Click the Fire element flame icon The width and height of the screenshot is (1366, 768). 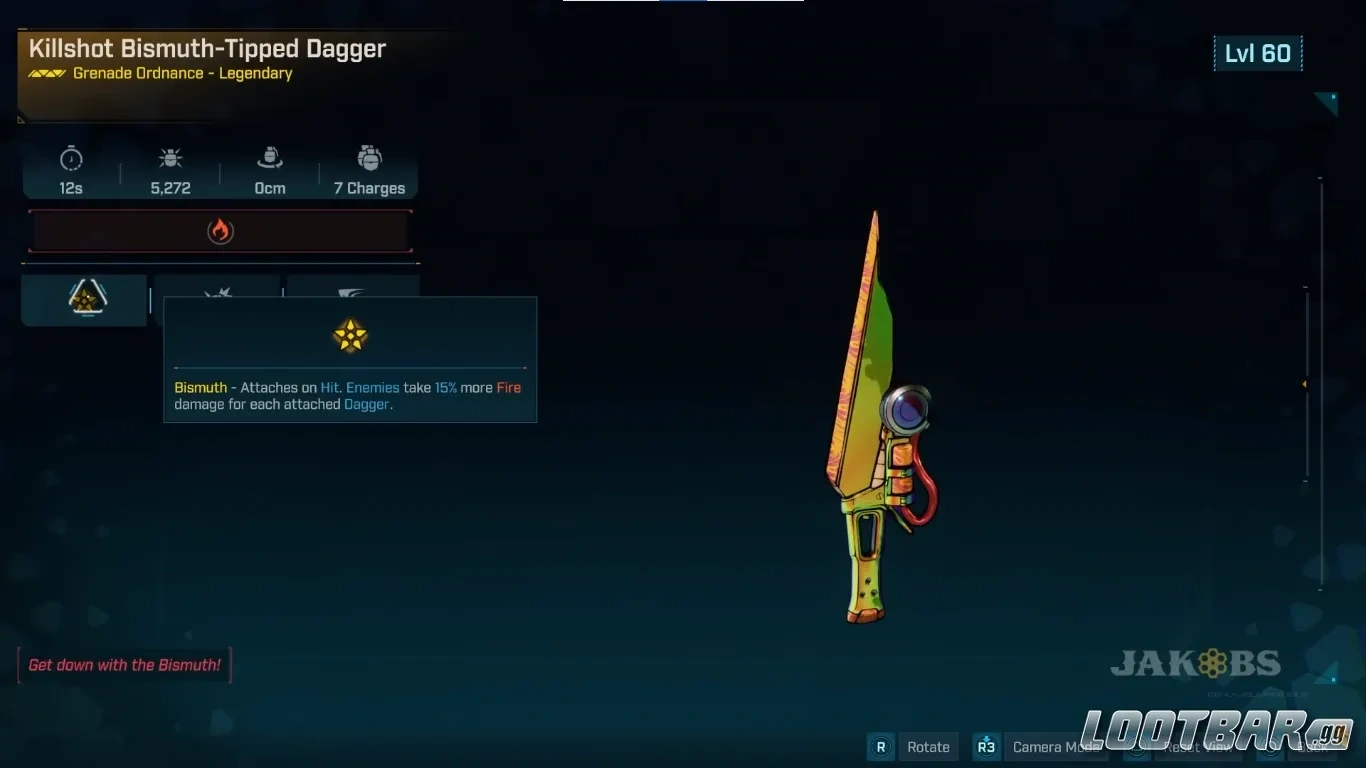pos(220,231)
